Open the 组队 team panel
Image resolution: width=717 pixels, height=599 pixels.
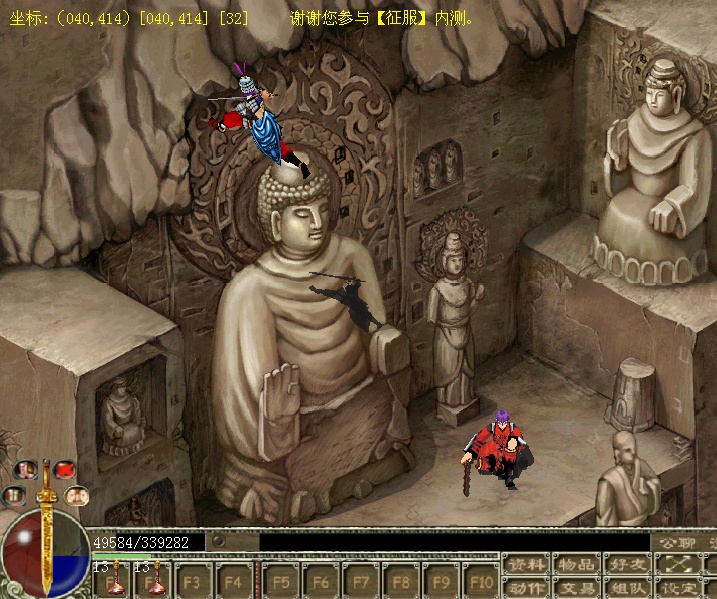pyautogui.click(x=628, y=588)
